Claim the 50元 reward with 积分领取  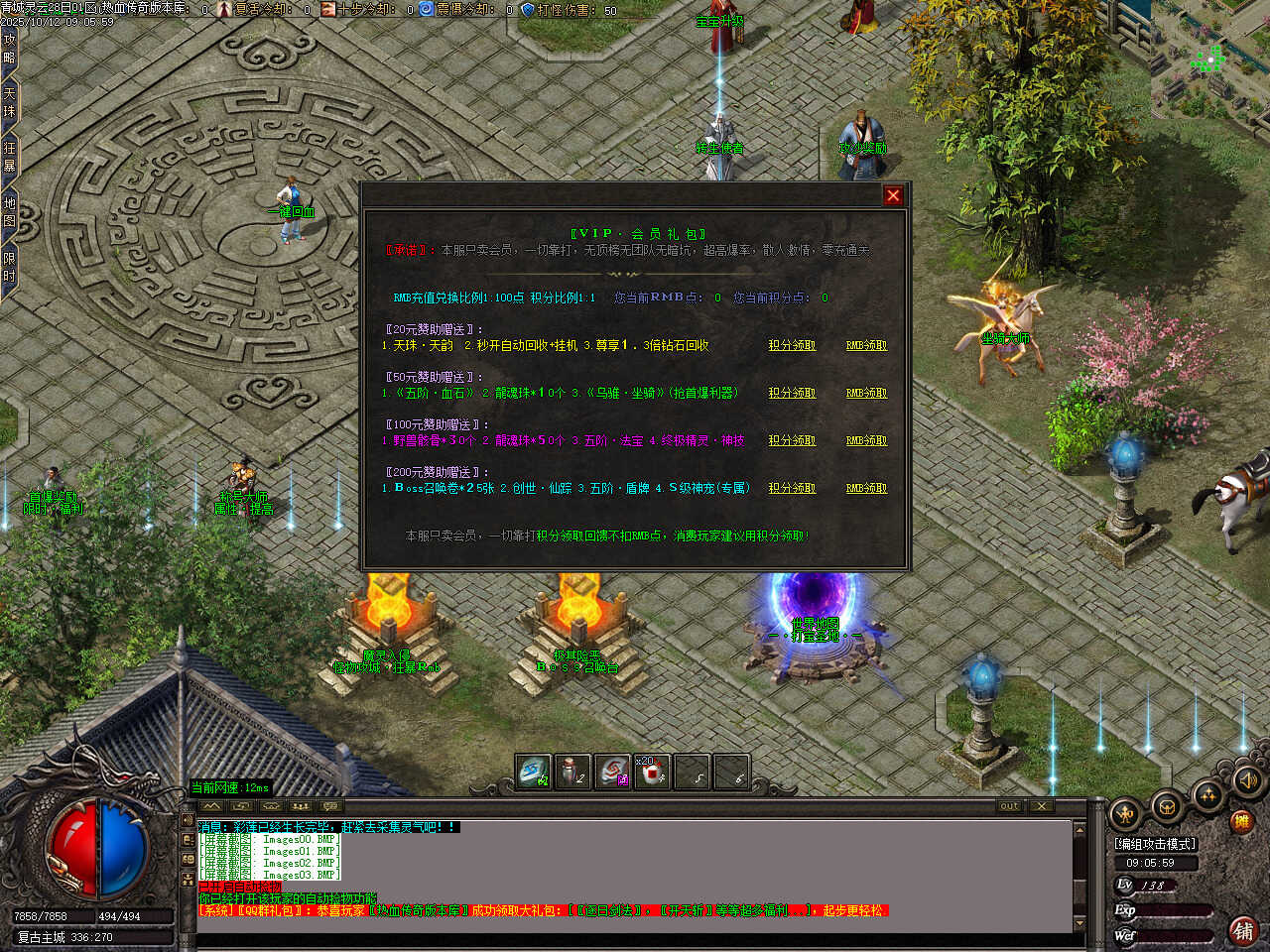(792, 393)
